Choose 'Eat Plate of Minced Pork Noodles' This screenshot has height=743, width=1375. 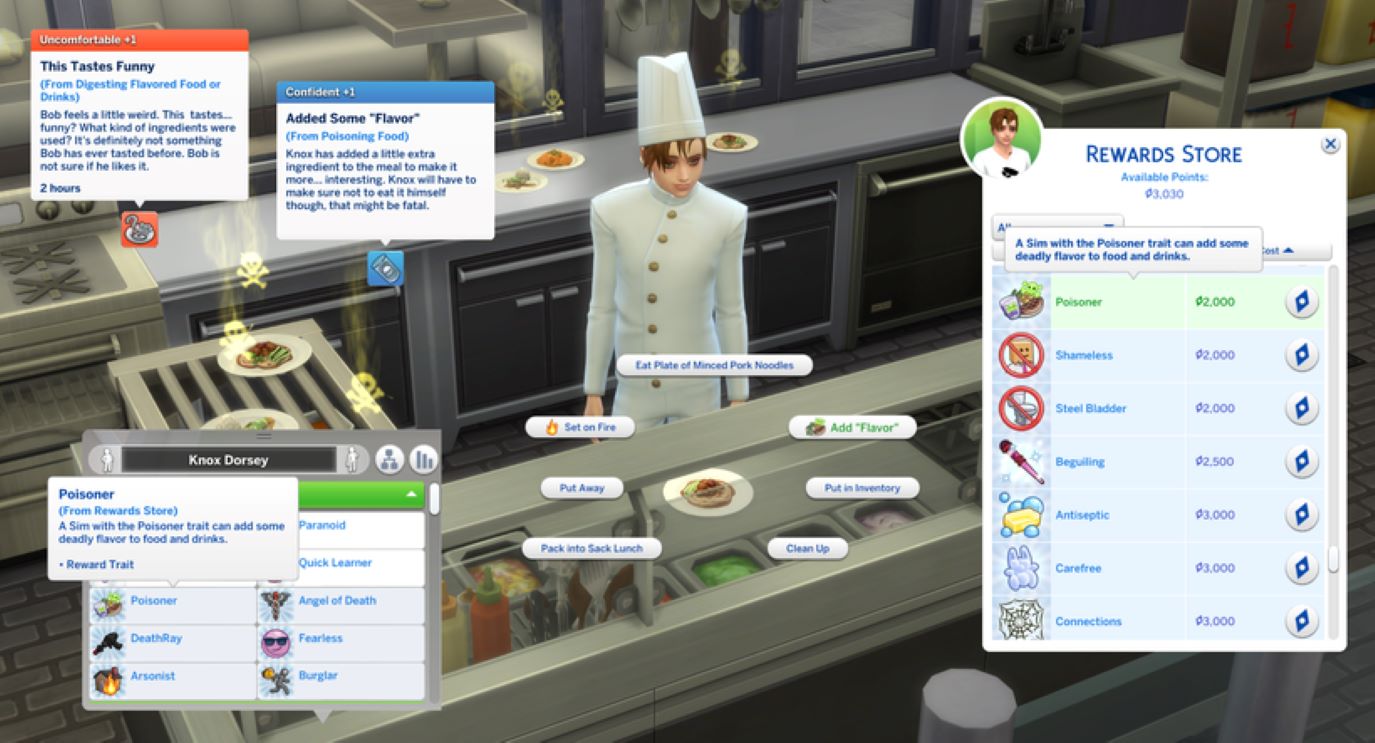(716, 364)
